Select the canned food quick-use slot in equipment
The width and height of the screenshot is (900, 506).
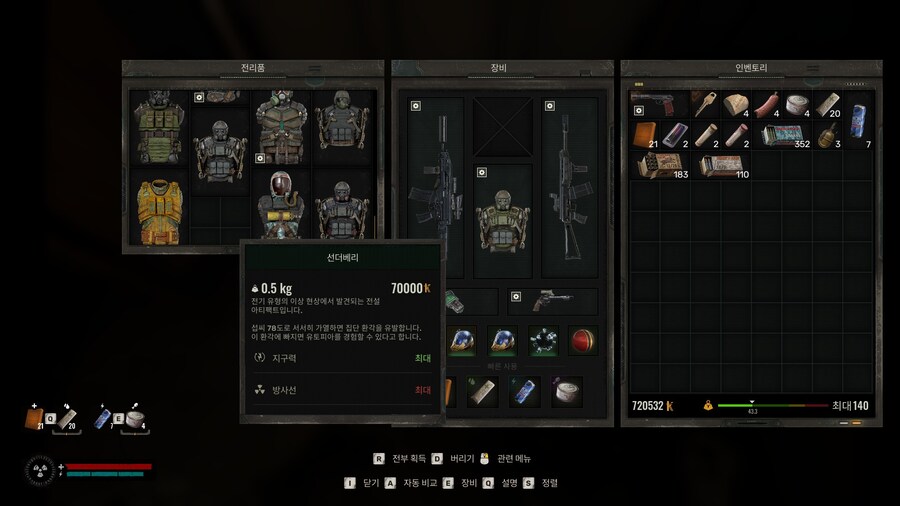[569, 392]
